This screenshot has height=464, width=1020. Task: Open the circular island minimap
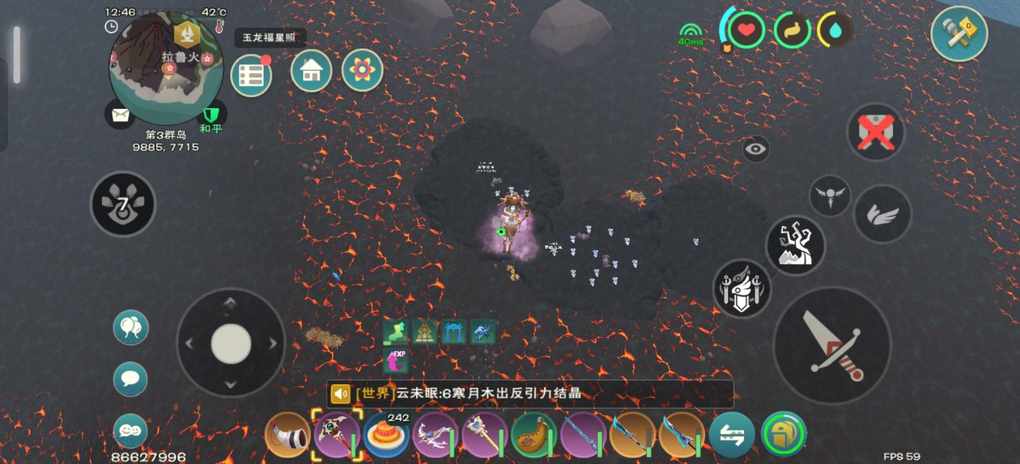coord(165,68)
